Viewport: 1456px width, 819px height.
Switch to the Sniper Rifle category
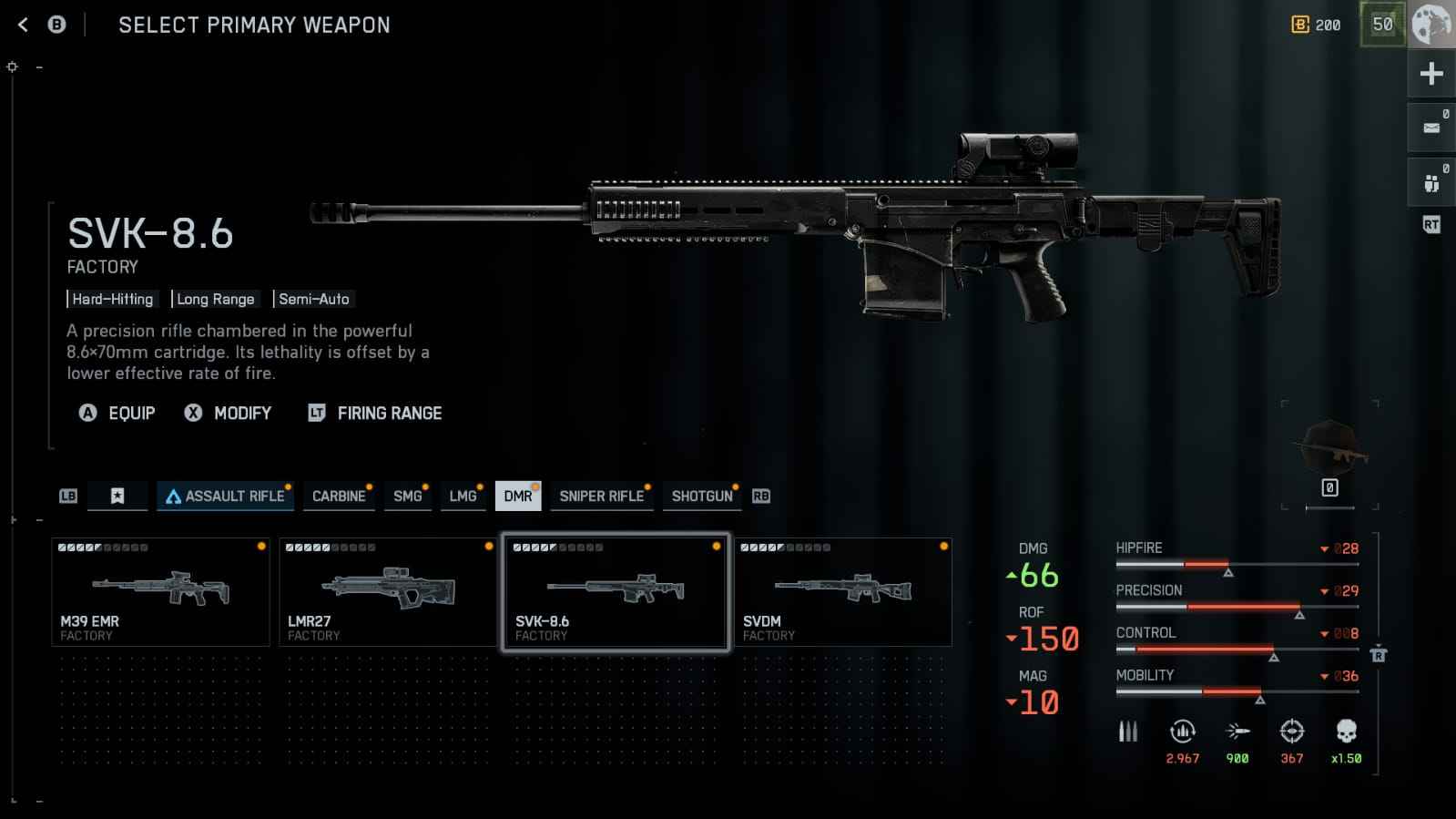(x=601, y=497)
